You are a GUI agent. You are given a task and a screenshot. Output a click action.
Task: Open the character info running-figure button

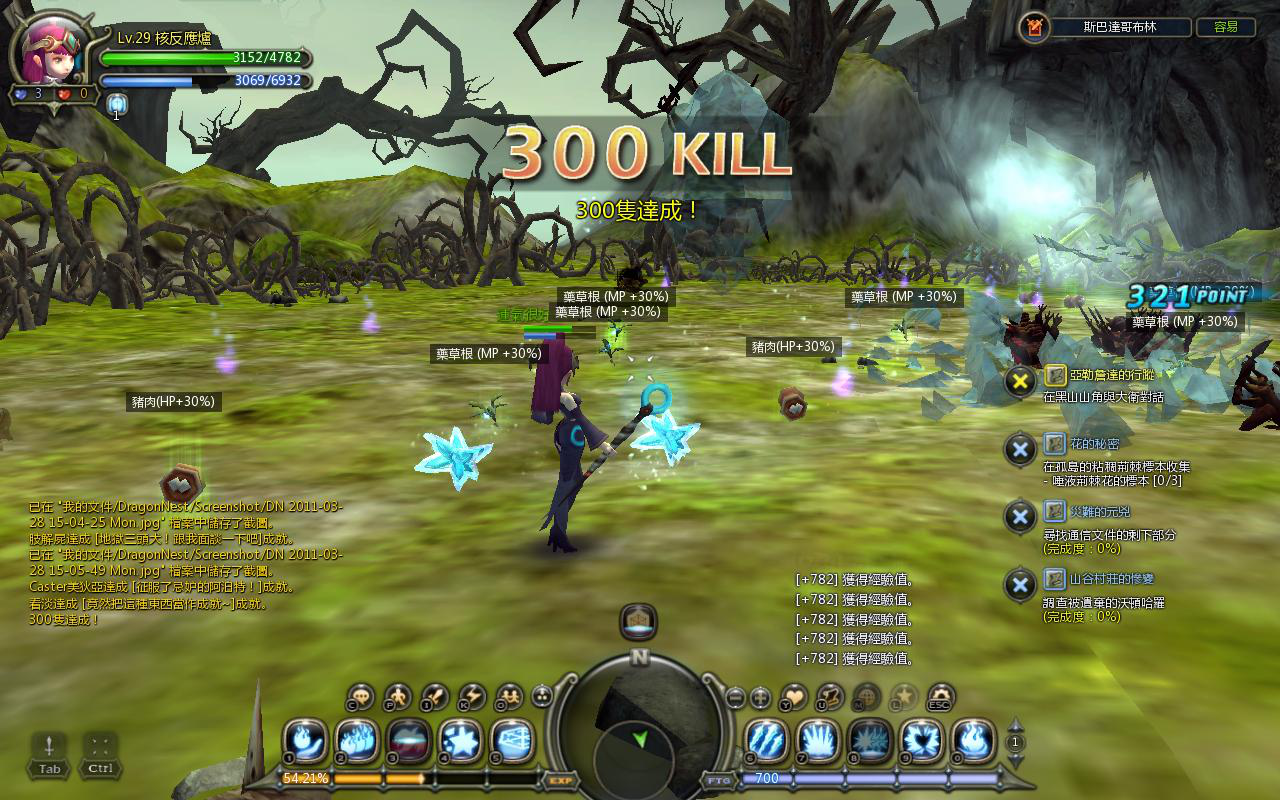[398, 697]
